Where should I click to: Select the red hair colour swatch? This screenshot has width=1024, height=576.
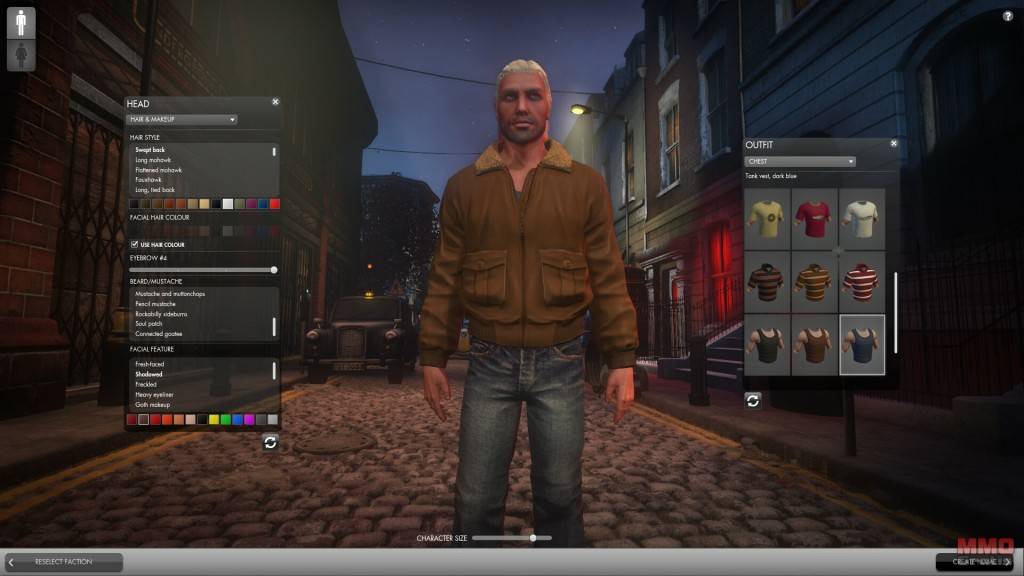click(x=275, y=204)
